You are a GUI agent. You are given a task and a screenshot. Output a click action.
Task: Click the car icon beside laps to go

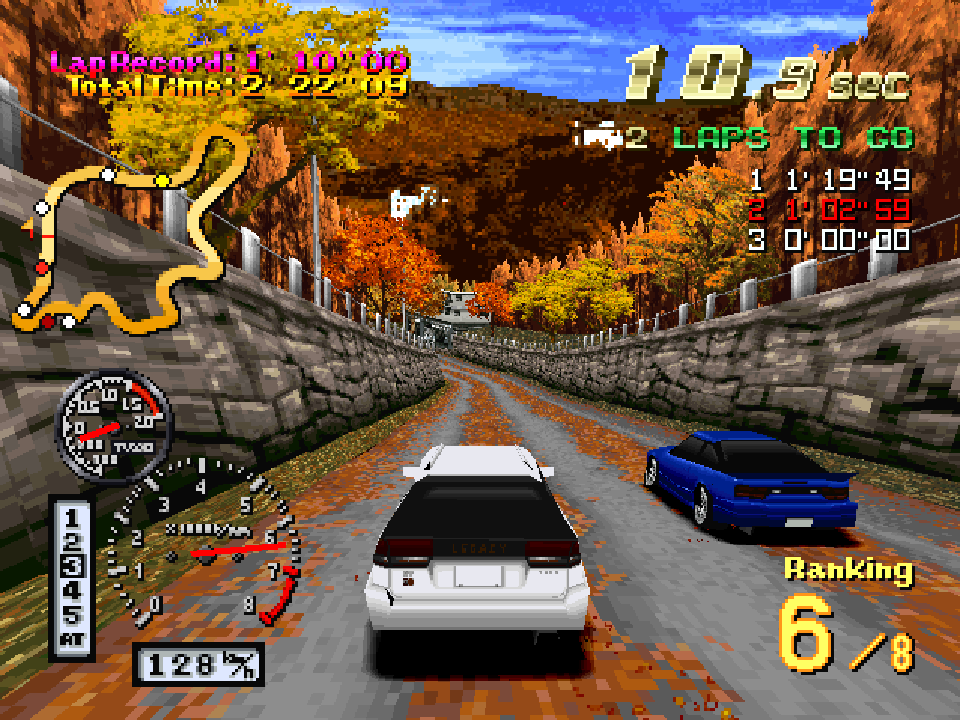pyautogui.click(x=597, y=136)
